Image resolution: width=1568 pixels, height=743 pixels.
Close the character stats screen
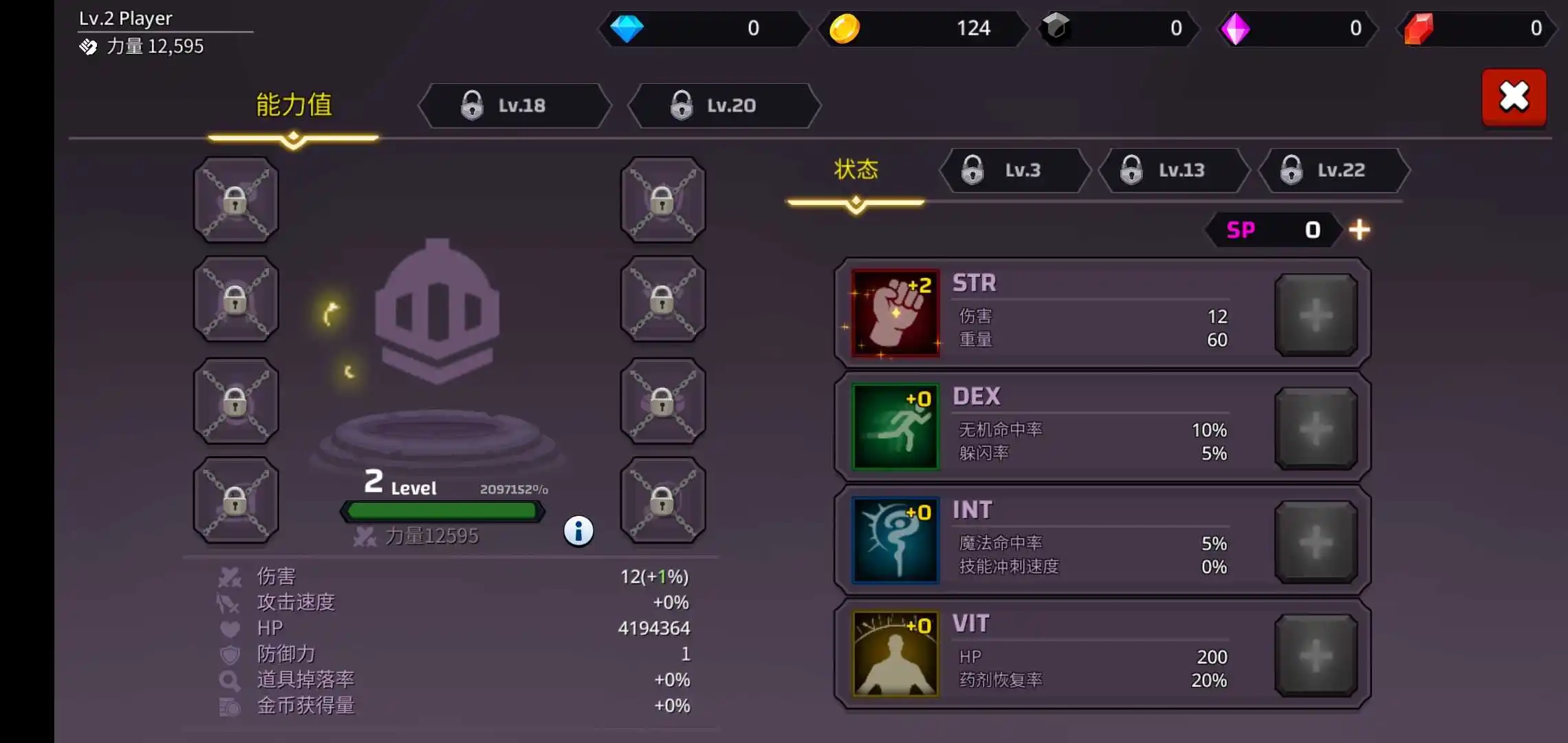1514,97
